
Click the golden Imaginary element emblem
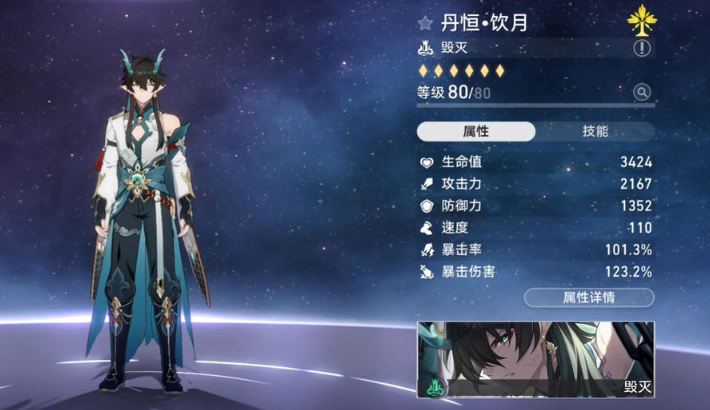coord(640,18)
